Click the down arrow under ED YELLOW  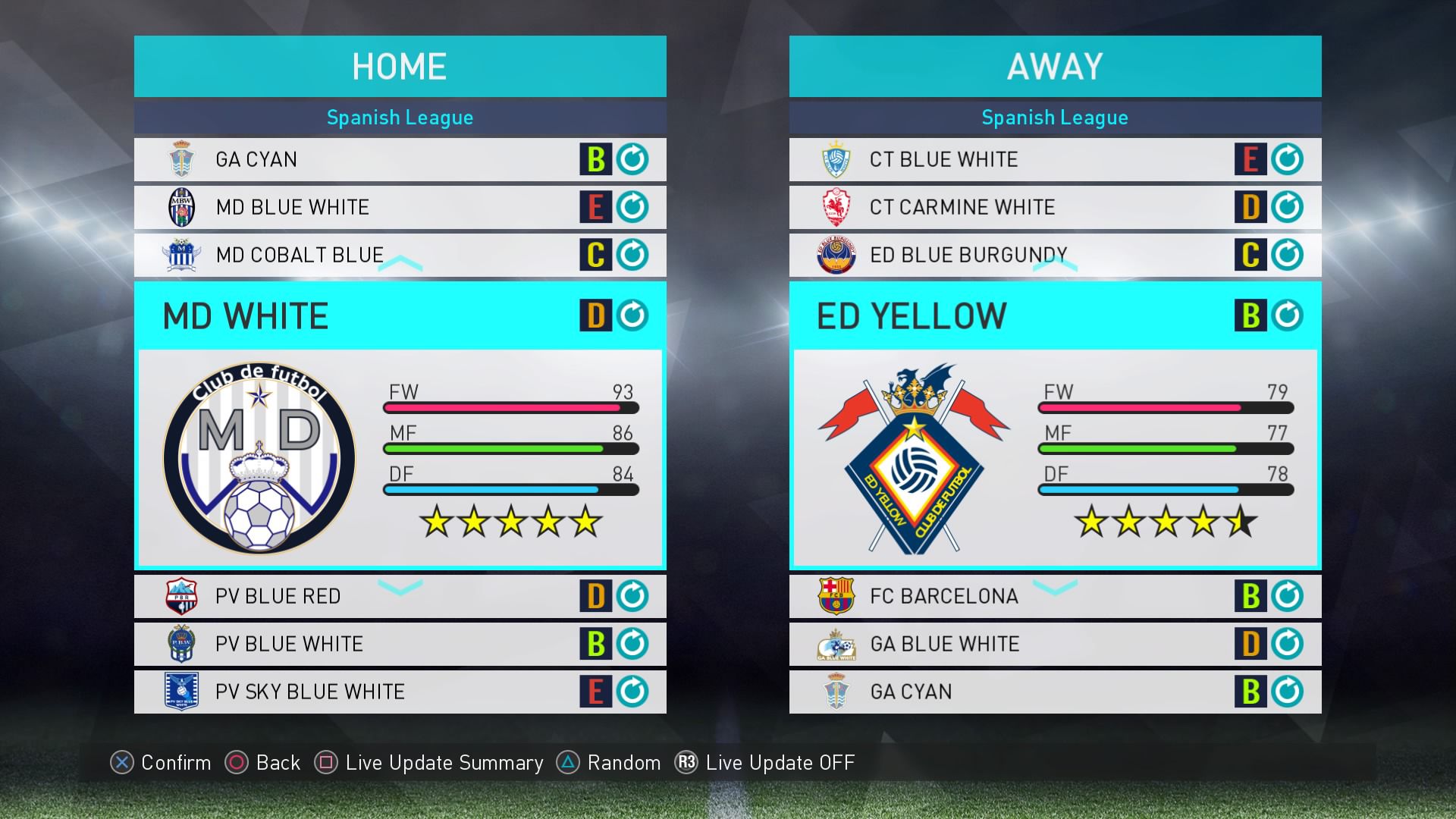(x=1055, y=588)
